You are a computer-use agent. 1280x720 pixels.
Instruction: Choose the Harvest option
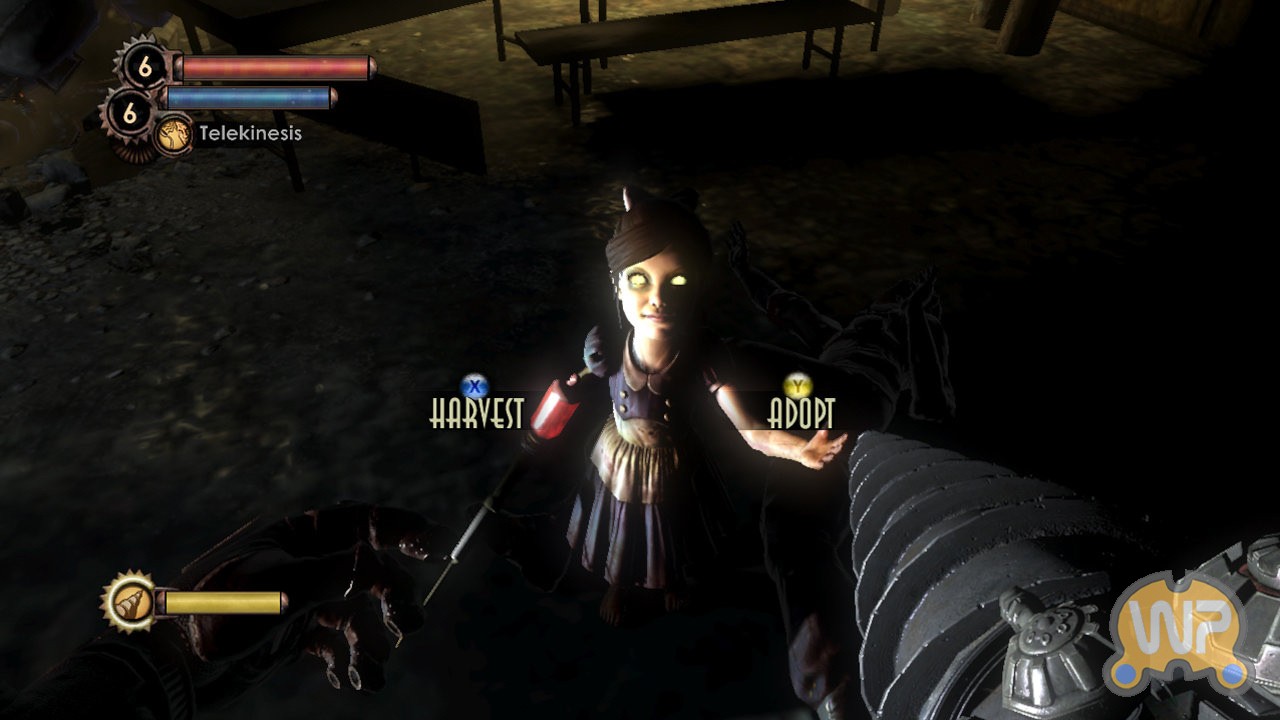(477, 412)
